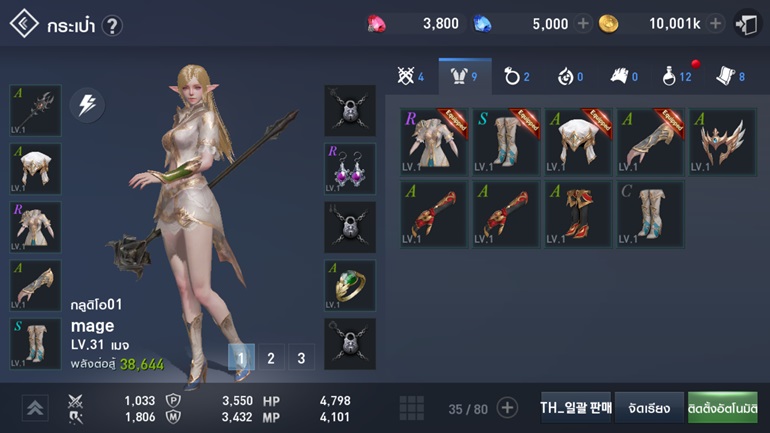Select the A-grade crowned helmet item
The image size is (770, 433).
pyautogui.click(x=723, y=141)
